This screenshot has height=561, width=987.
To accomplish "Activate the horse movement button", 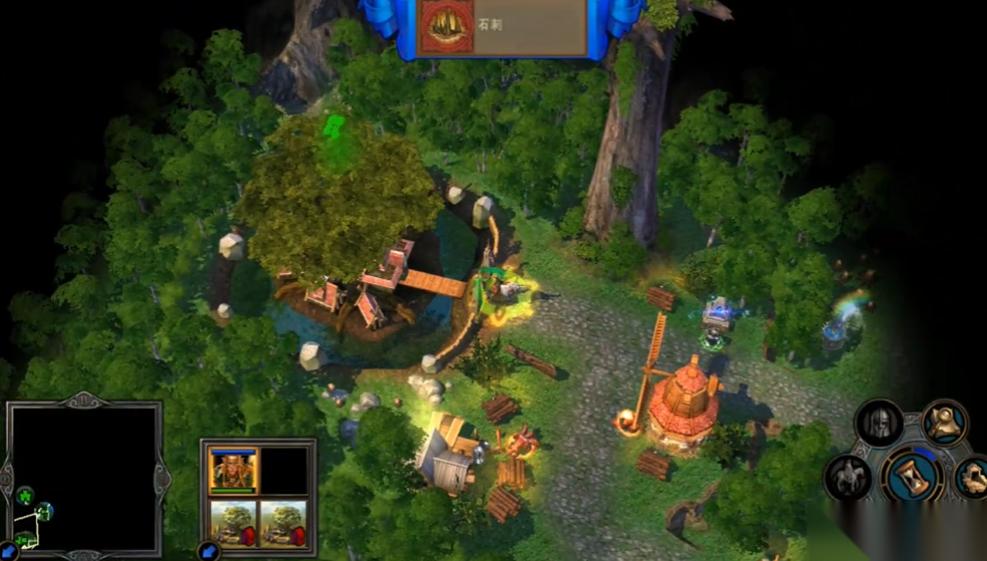I will (x=849, y=477).
